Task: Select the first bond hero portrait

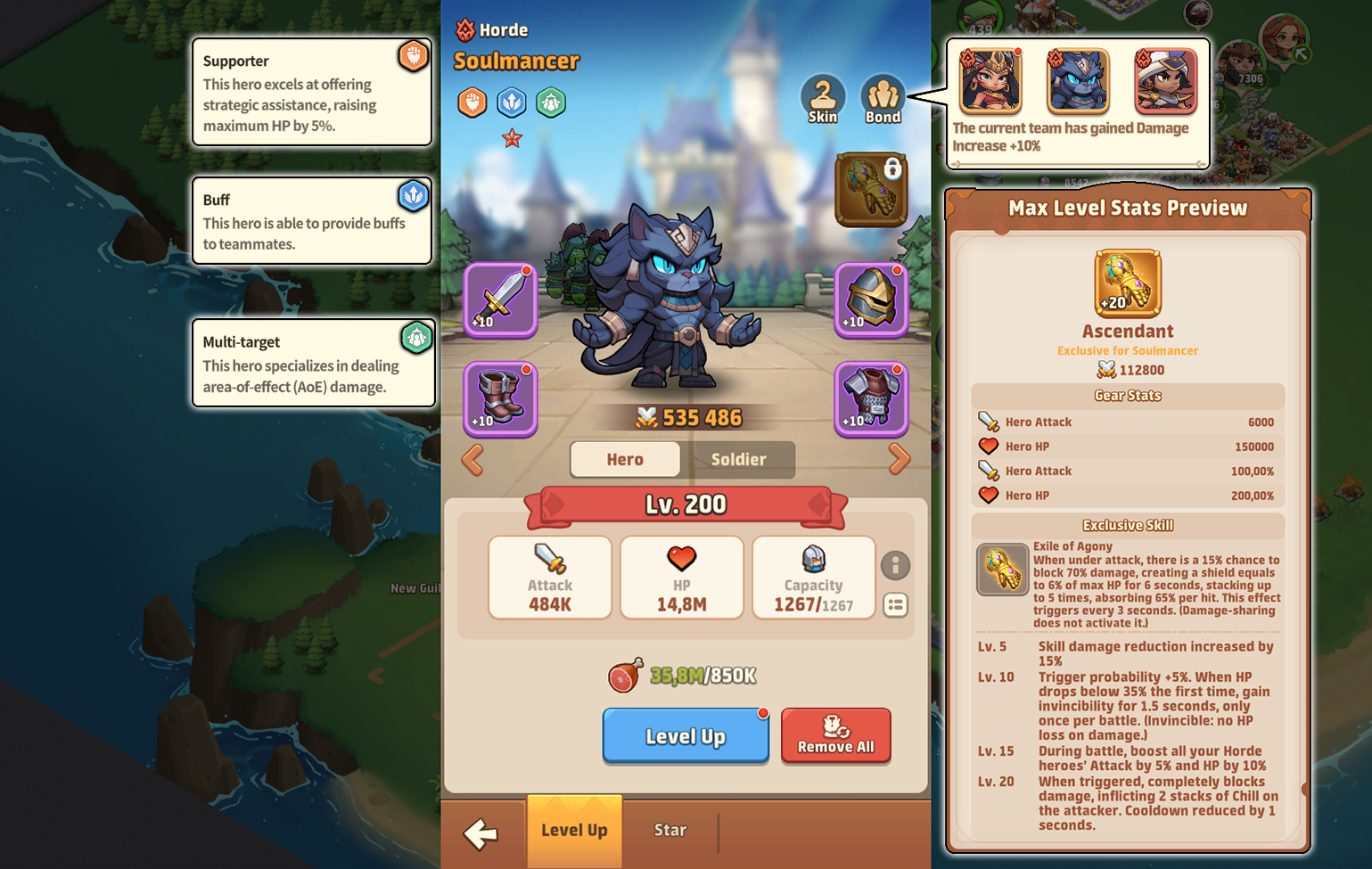Action: click(x=990, y=81)
